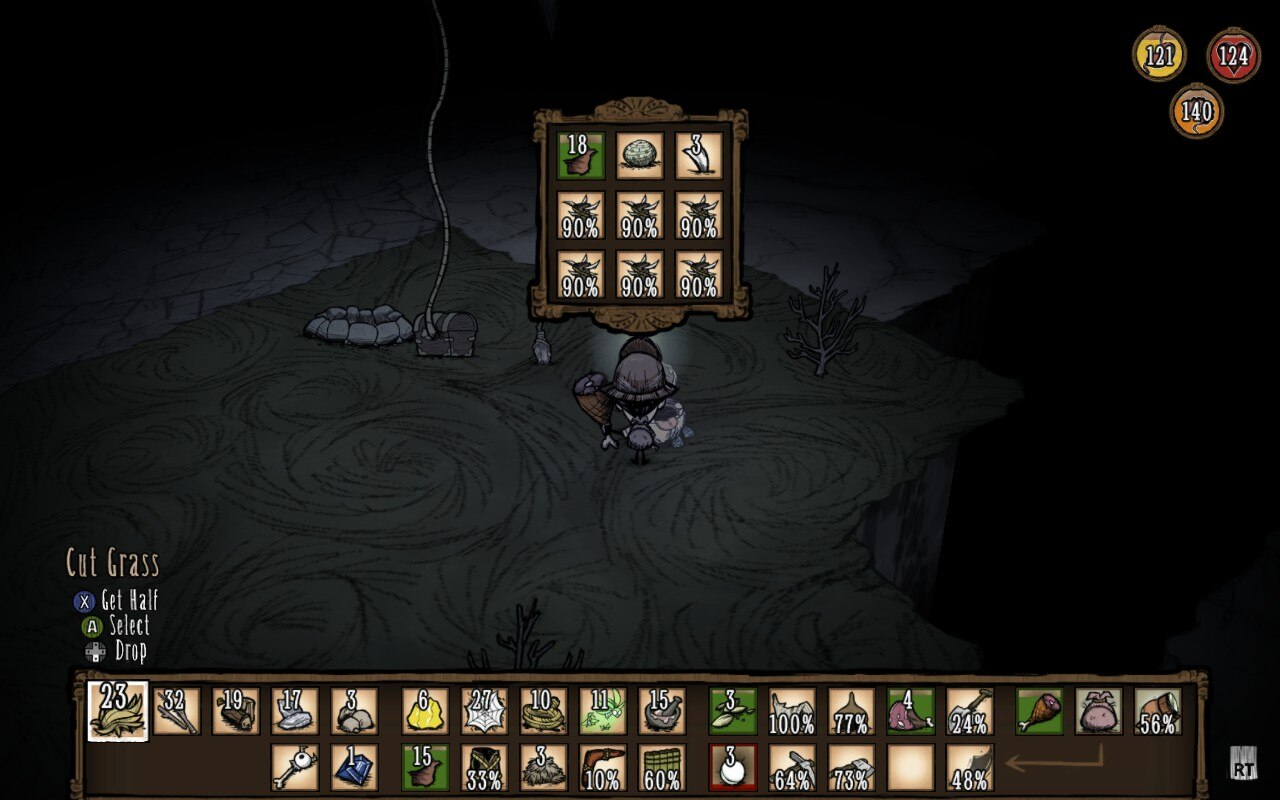Viewport: 1280px width, 800px height.
Task: Grab the gold nuggets in inventory
Action: click(x=424, y=708)
